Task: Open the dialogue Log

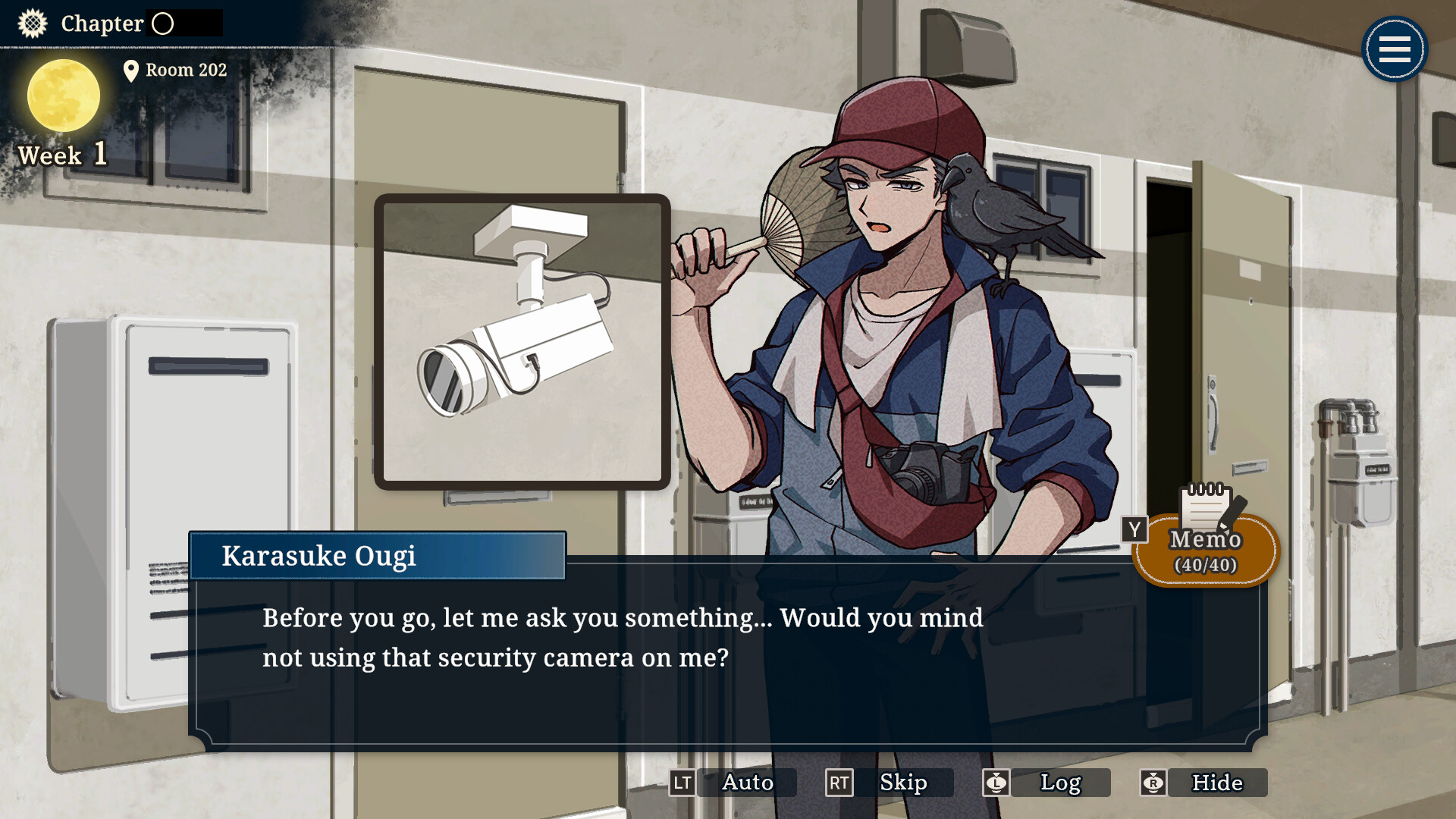Action: pyautogui.click(x=1059, y=783)
